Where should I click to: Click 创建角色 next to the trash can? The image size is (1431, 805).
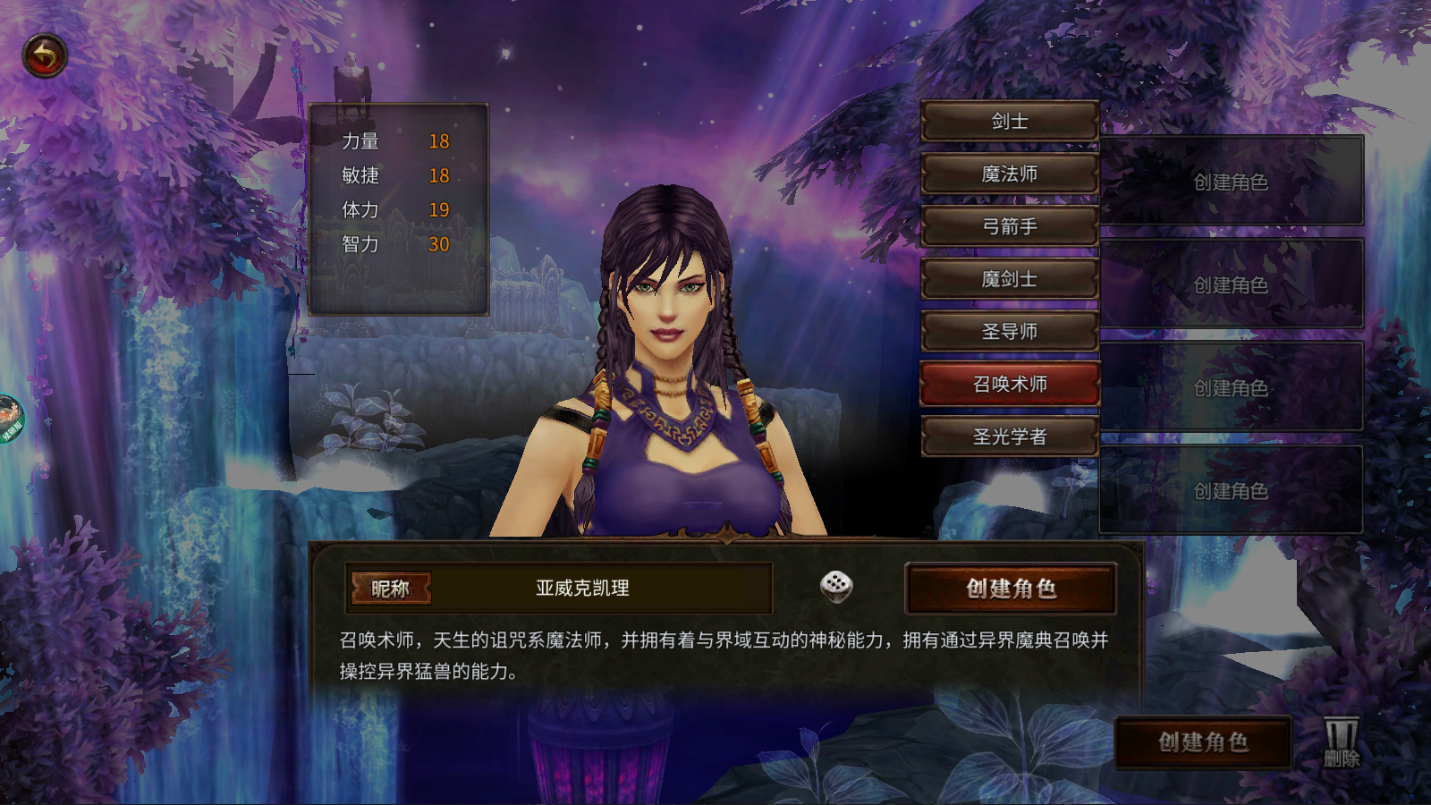(1203, 742)
